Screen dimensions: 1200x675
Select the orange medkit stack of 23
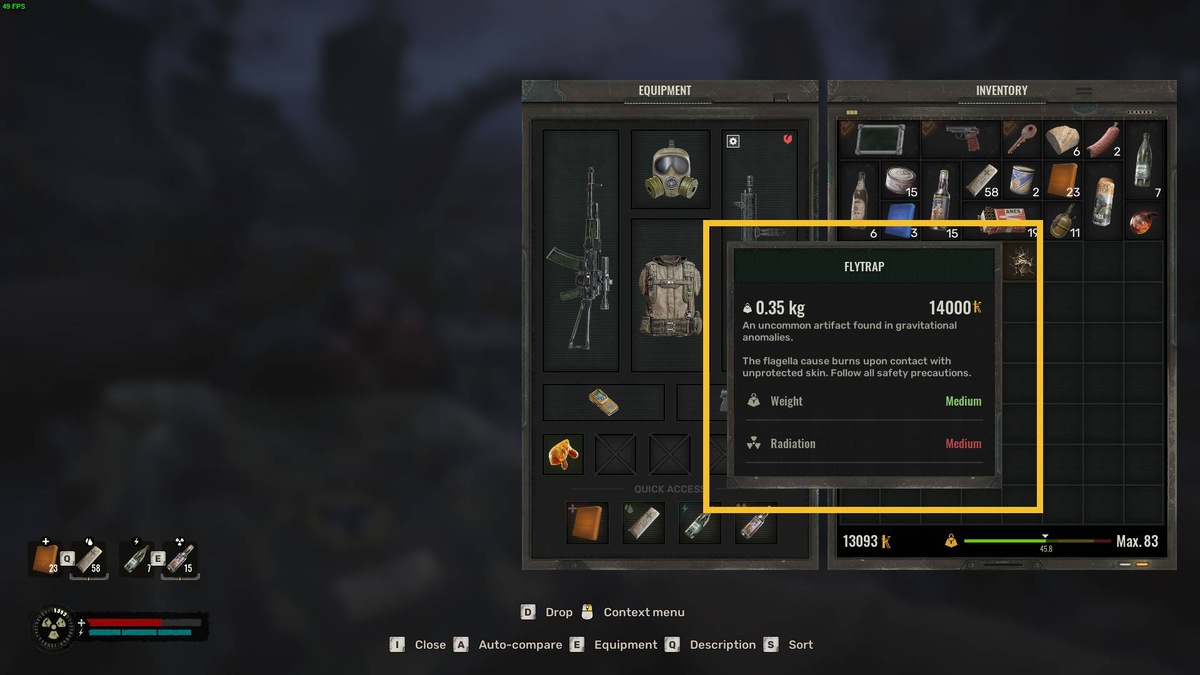click(1062, 180)
